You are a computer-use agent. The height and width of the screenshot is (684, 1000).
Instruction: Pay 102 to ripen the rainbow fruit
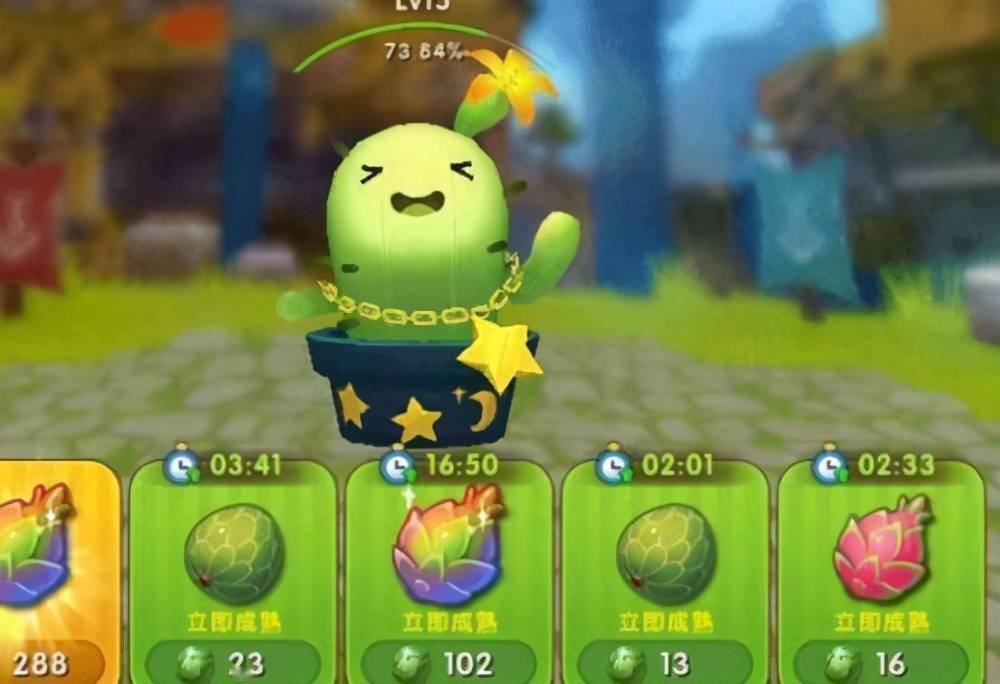click(449, 663)
